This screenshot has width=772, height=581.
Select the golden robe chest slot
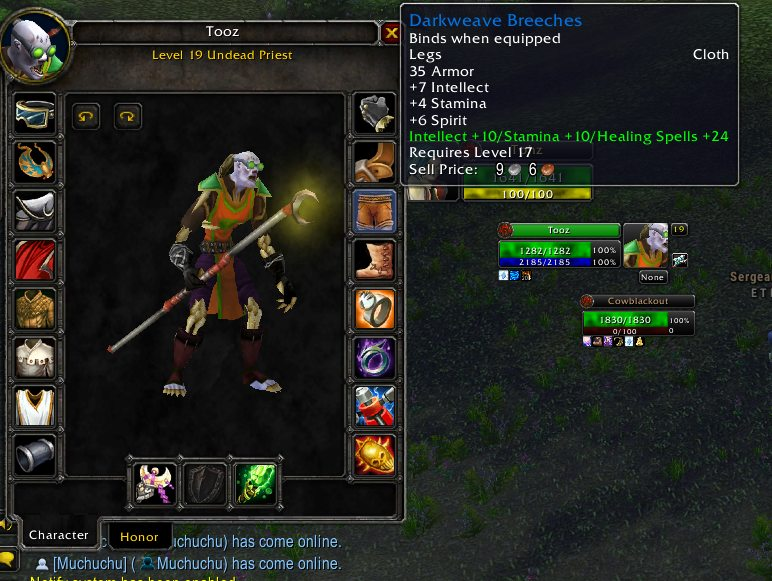[x=35, y=309]
